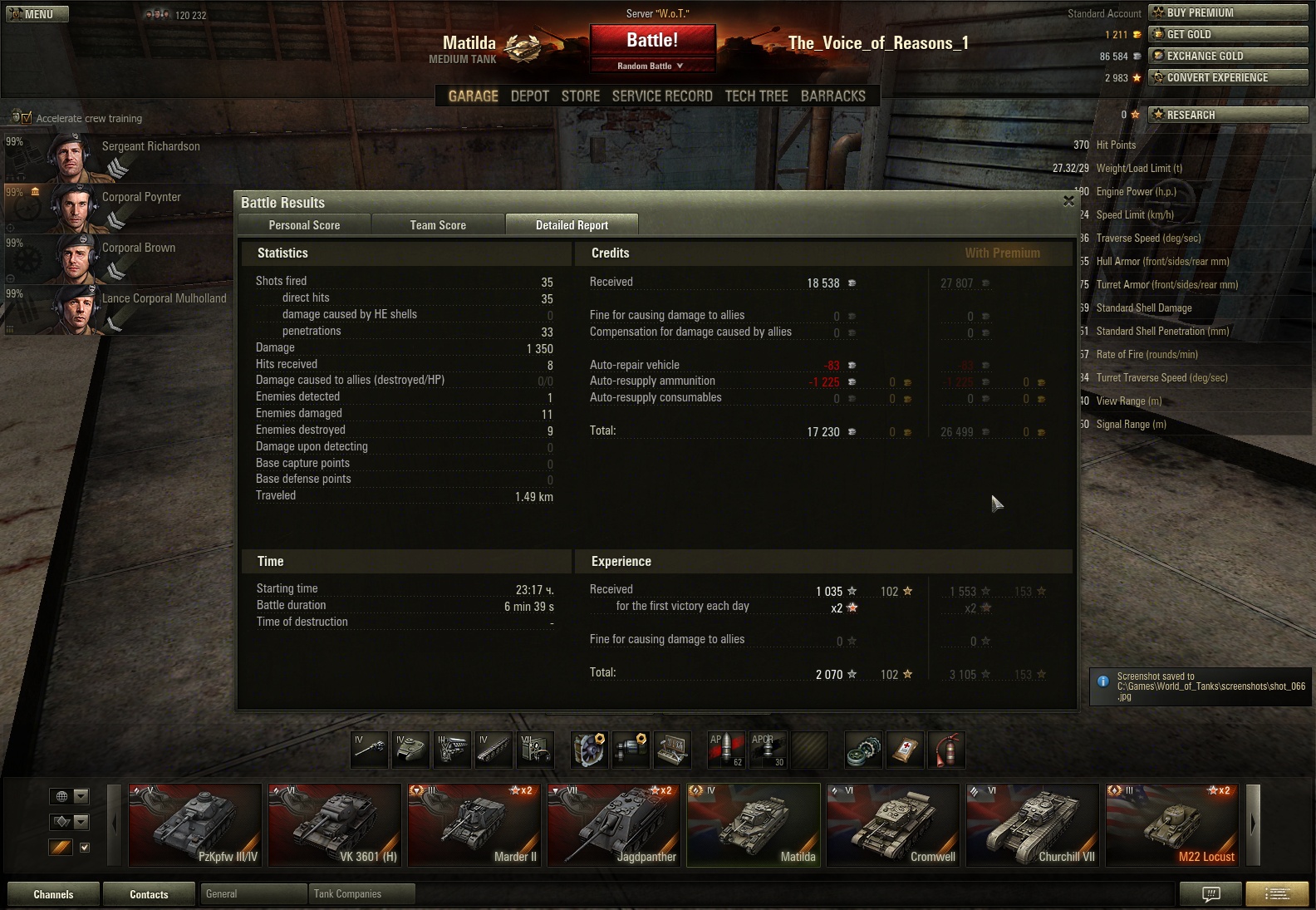1316x910 pixels.
Task: Pick the Churchill VII tank
Action: (x=1032, y=825)
